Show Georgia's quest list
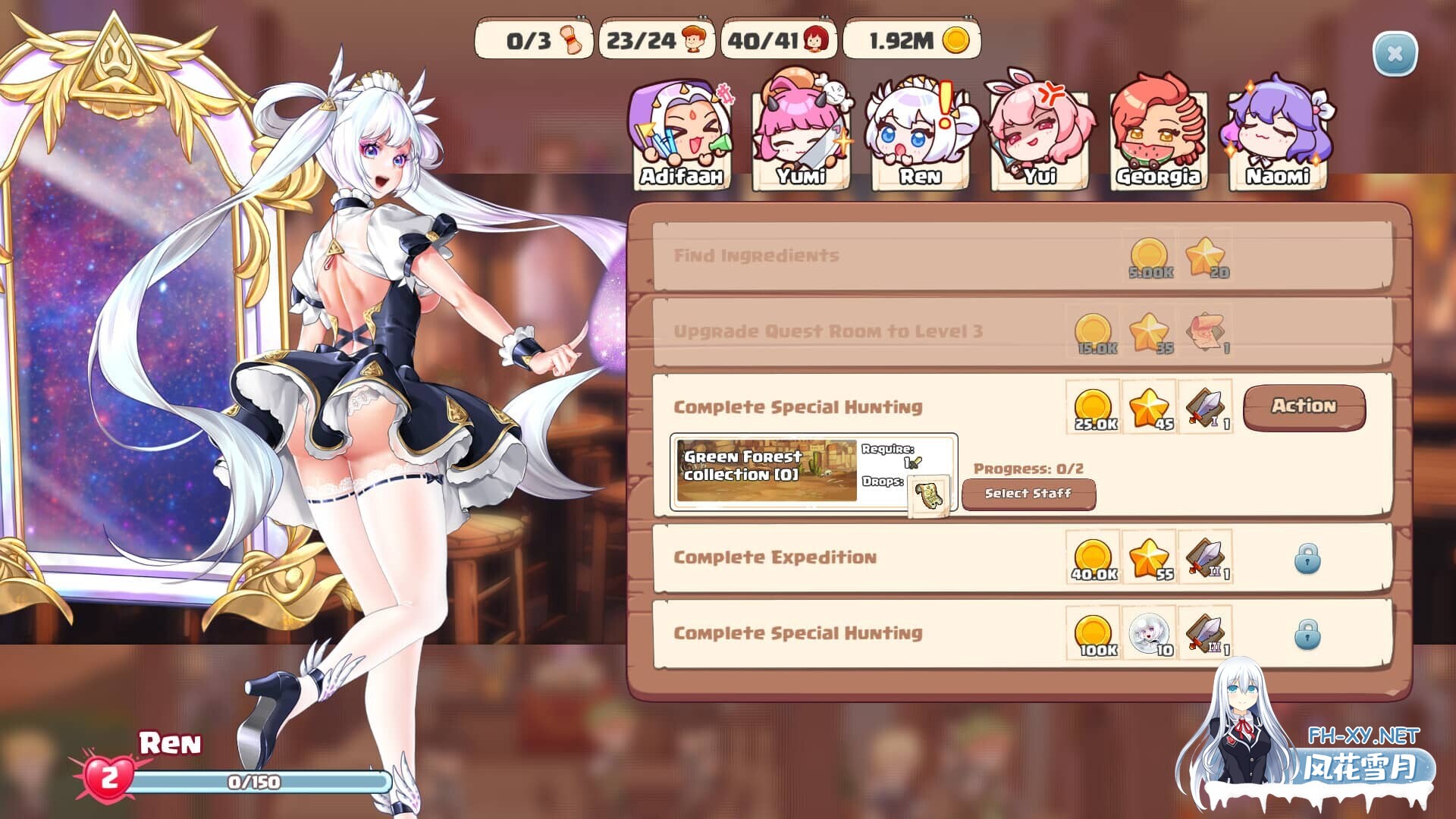This screenshot has width=1456, height=819. point(1158,136)
